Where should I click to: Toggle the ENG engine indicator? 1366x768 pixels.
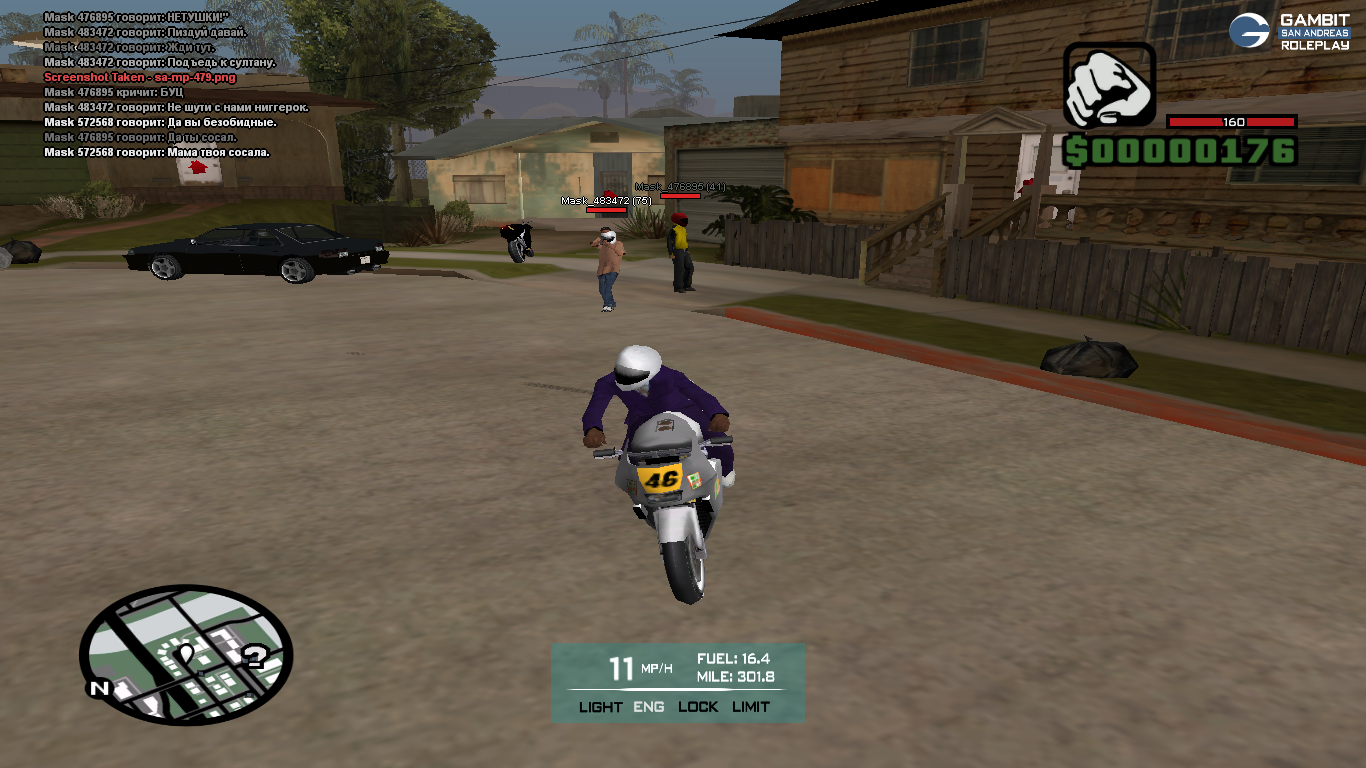pos(649,707)
